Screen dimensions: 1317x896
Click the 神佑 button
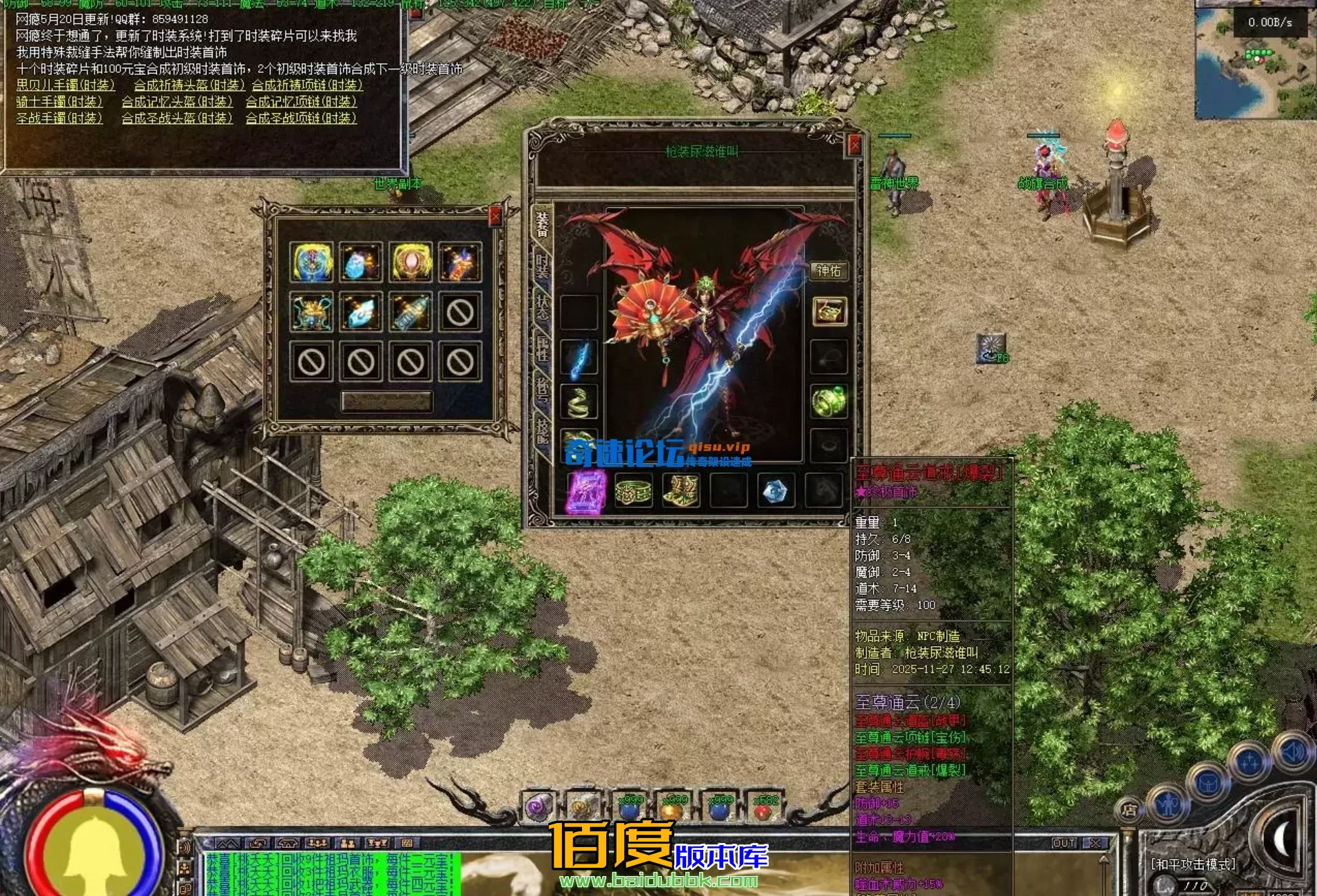828,271
